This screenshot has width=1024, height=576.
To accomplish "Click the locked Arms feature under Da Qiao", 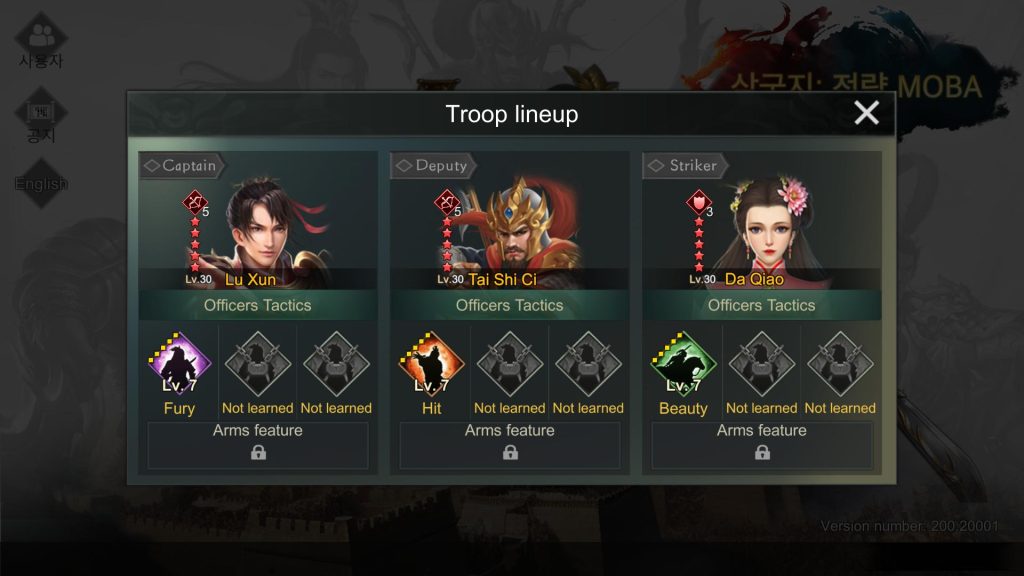I will [x=762, y=445].
